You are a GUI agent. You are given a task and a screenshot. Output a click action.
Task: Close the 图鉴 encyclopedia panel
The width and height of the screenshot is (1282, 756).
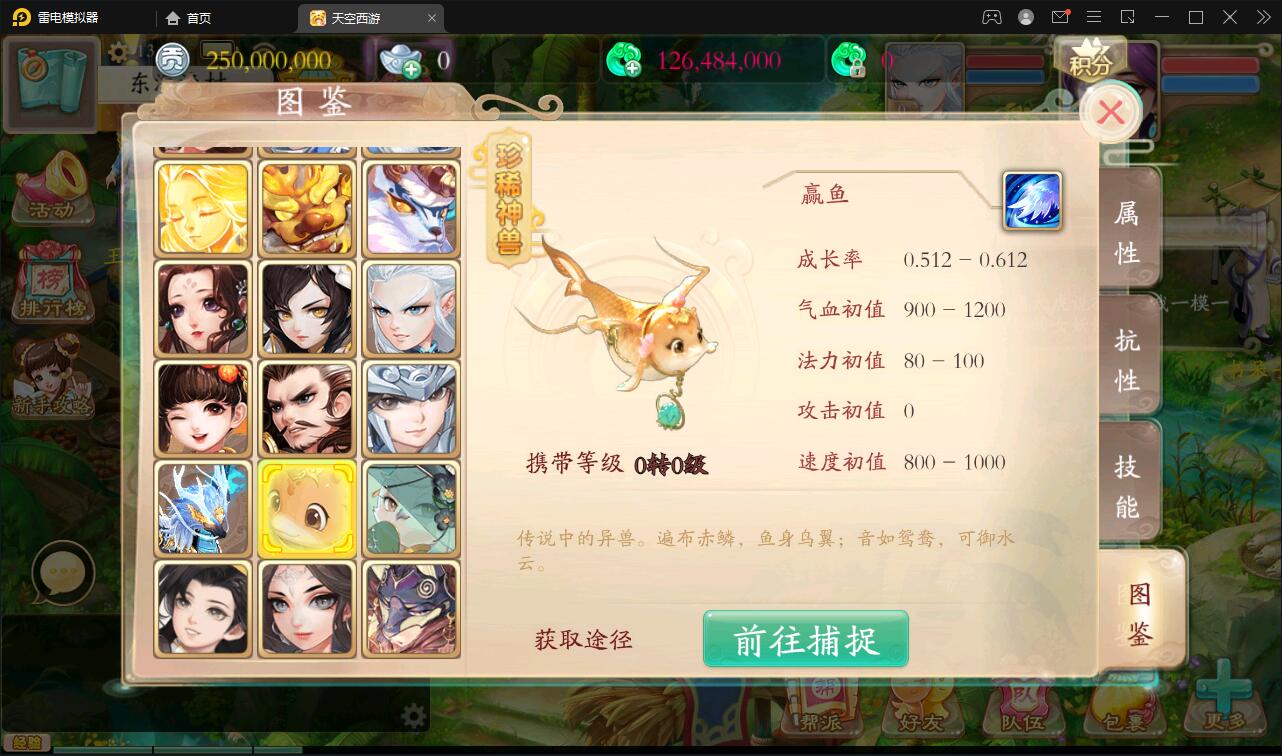1109,113
